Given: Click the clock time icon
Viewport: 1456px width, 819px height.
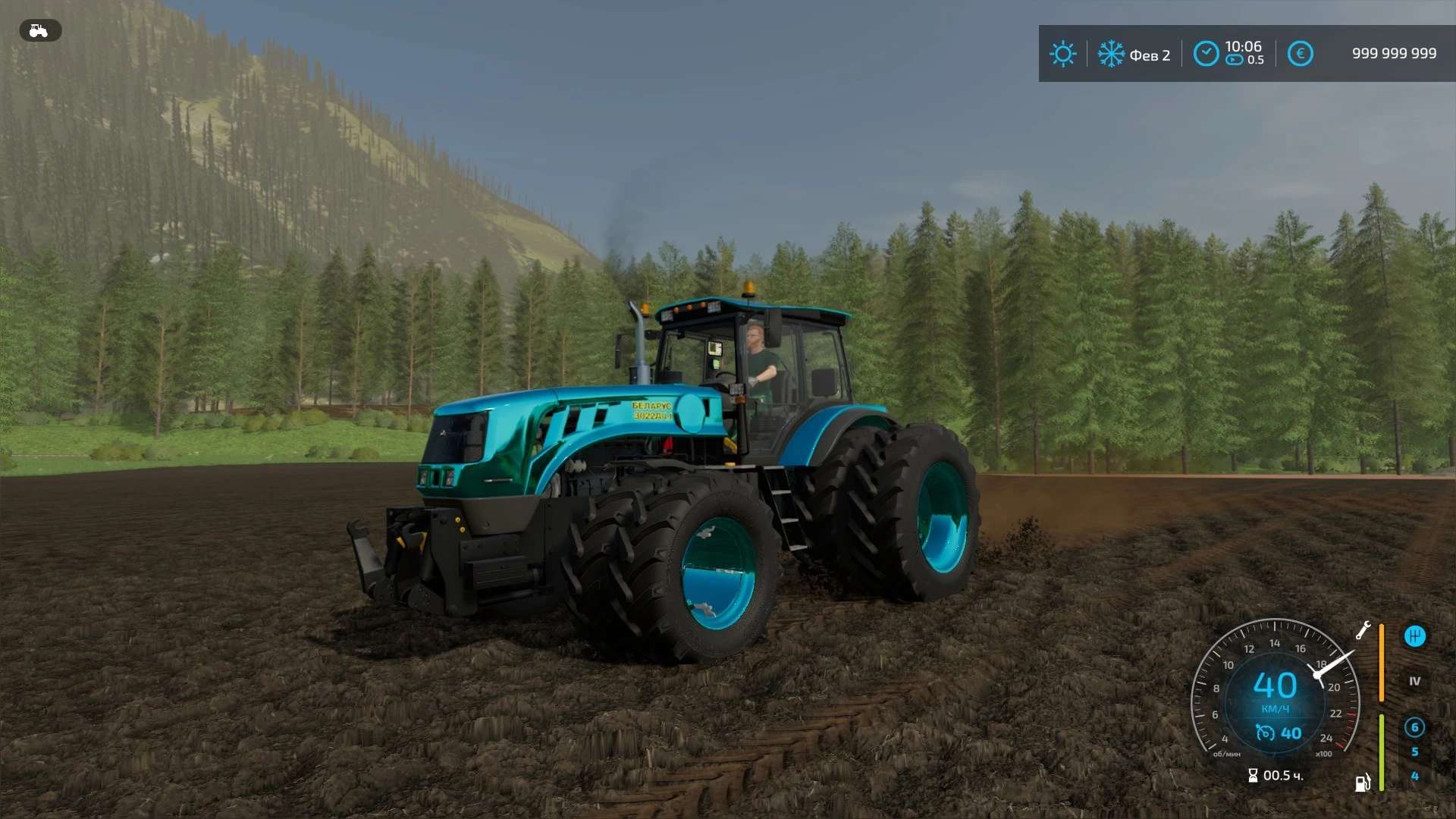Looking at the screenshot, I should click(x=1206, y=54).
